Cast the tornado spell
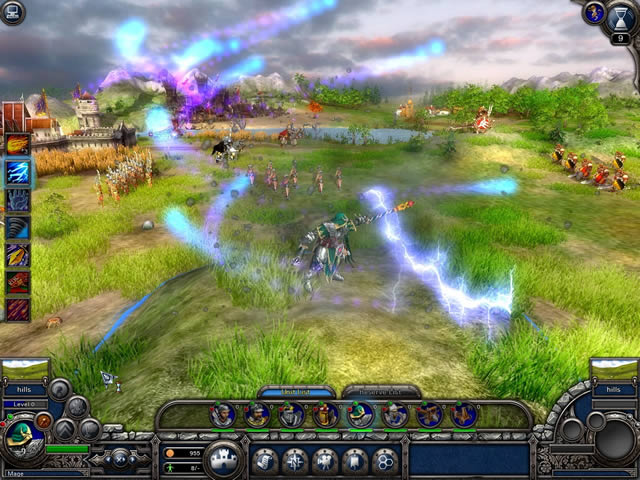The height and width of the screenshot is (480, 640). click(x=18, y=228)
